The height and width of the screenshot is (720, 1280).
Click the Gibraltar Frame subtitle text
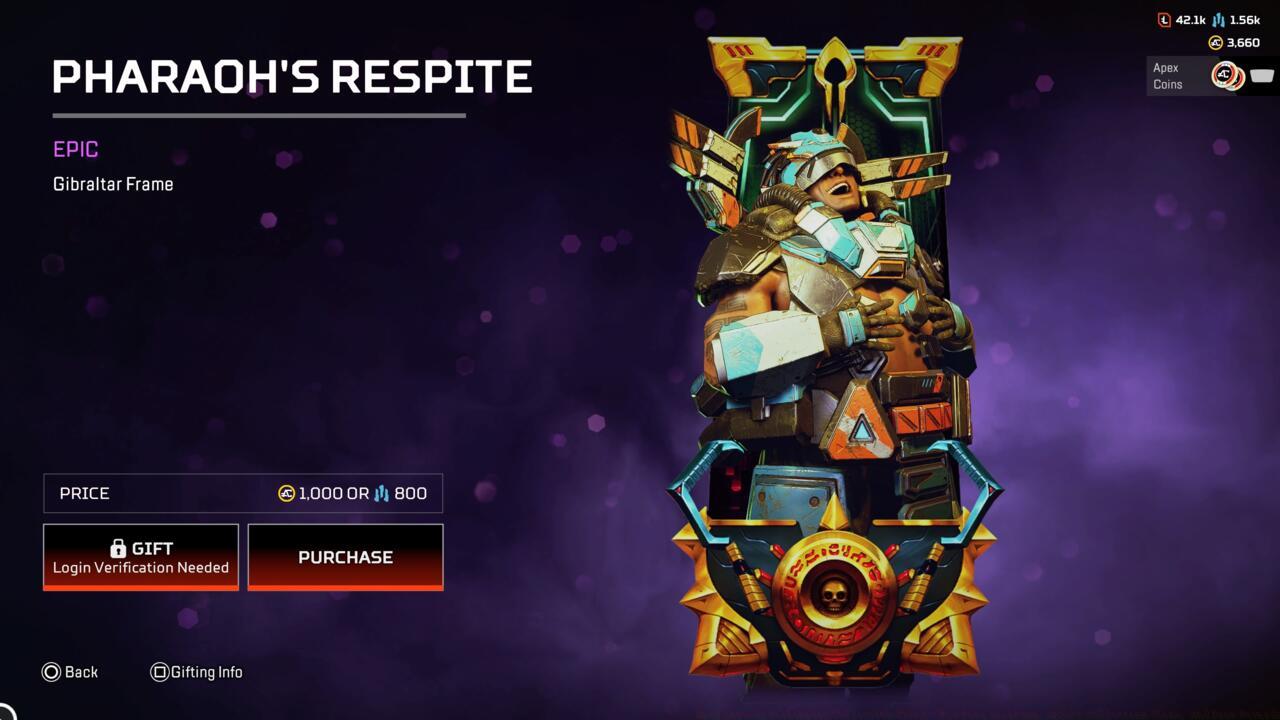113,184
